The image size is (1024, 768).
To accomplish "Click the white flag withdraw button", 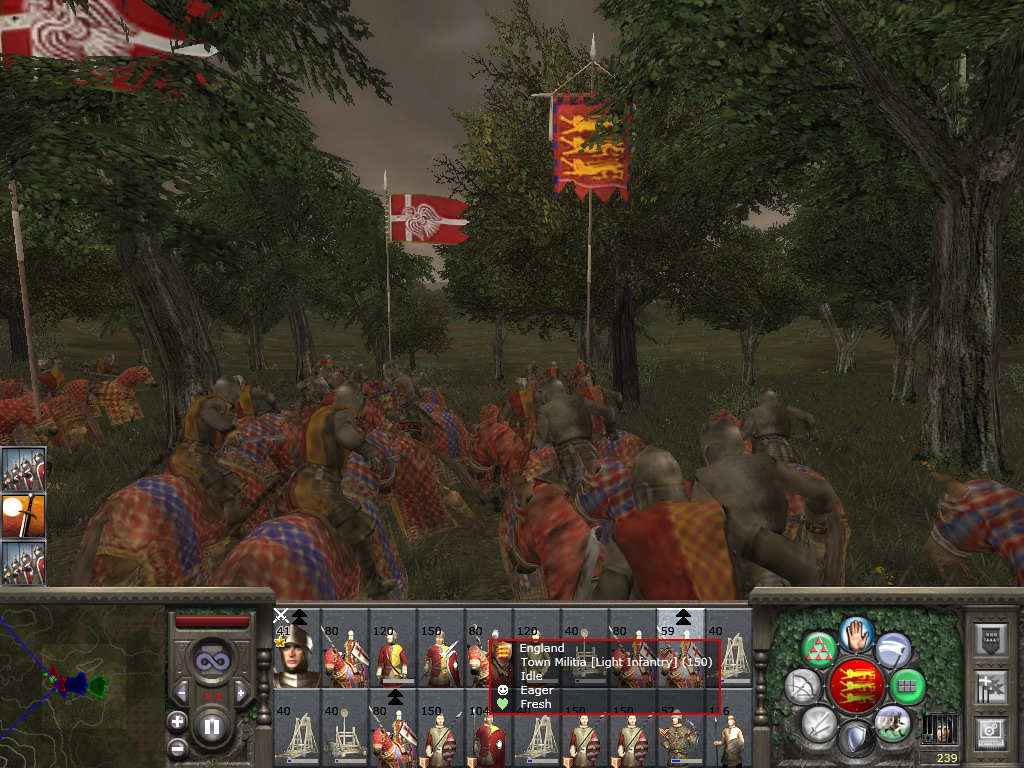I will click(x=892, y=648).
